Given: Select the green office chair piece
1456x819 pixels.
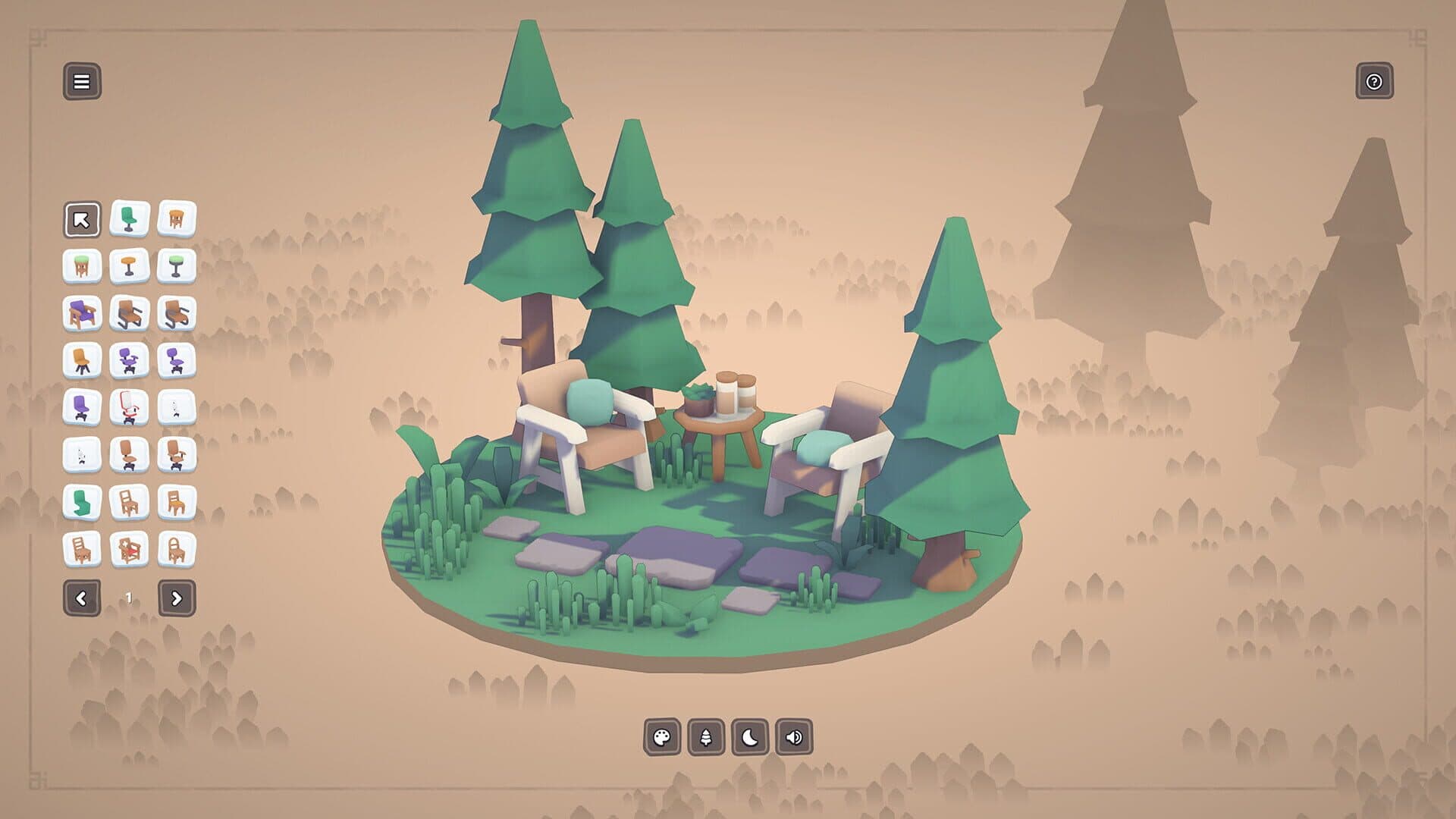Looking at the screenshot, I should click(x=129, y=220).
